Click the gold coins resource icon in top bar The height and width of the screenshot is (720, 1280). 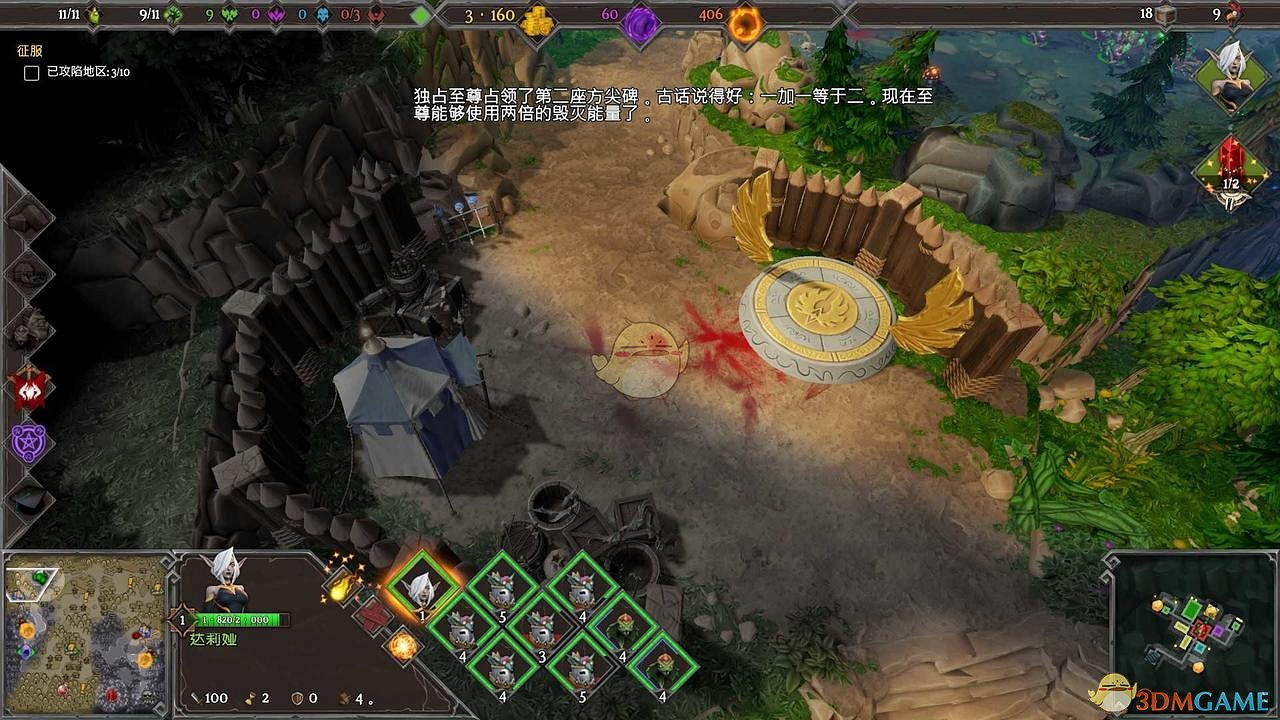536,22
